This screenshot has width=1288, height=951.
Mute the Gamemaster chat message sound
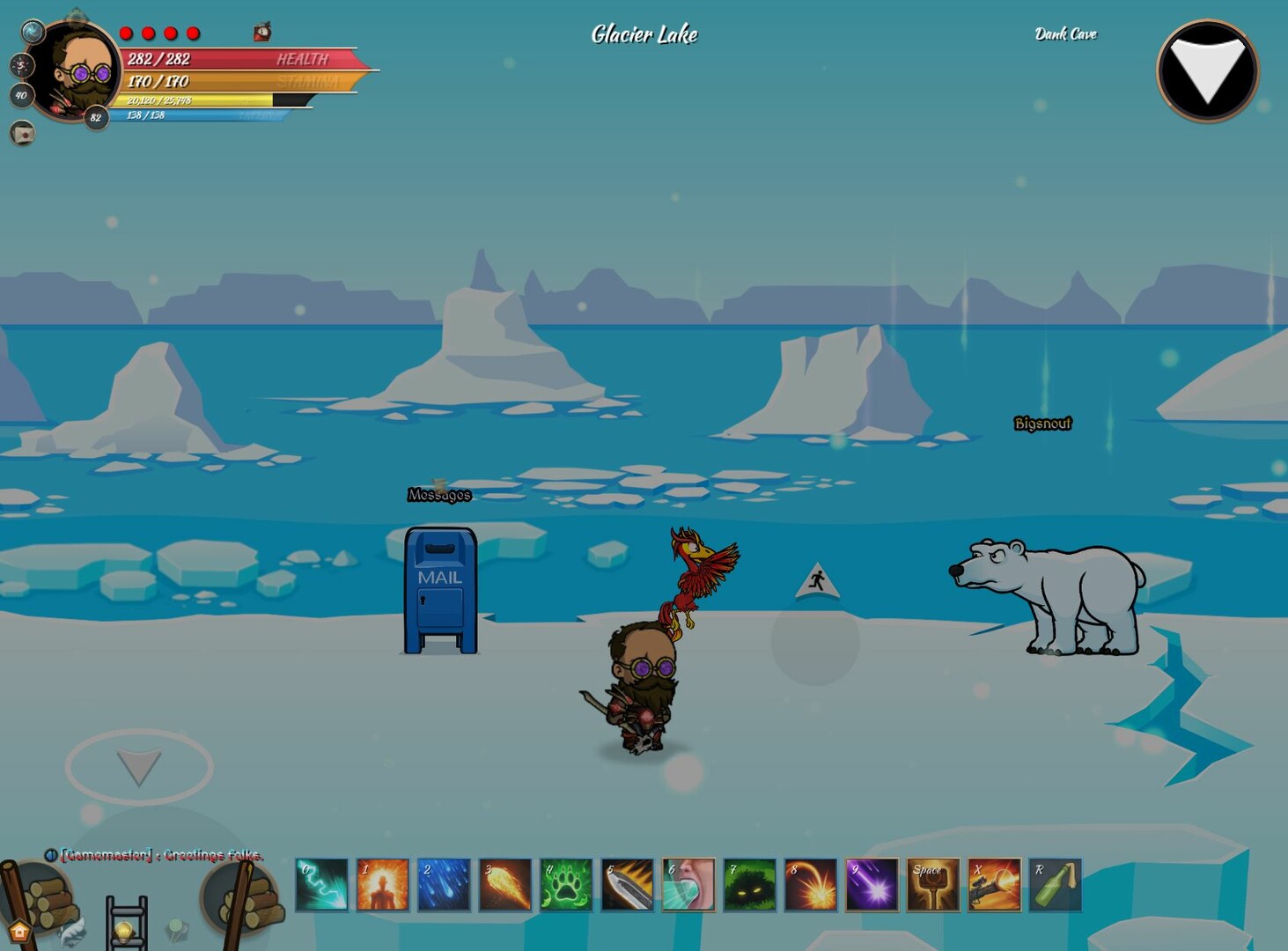coord(51,855)
